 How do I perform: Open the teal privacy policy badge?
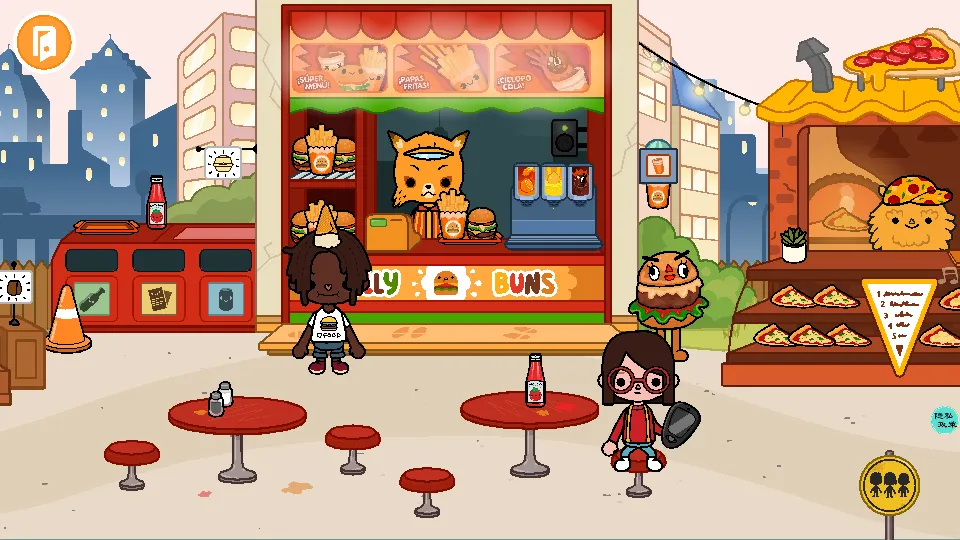(944, 420)
